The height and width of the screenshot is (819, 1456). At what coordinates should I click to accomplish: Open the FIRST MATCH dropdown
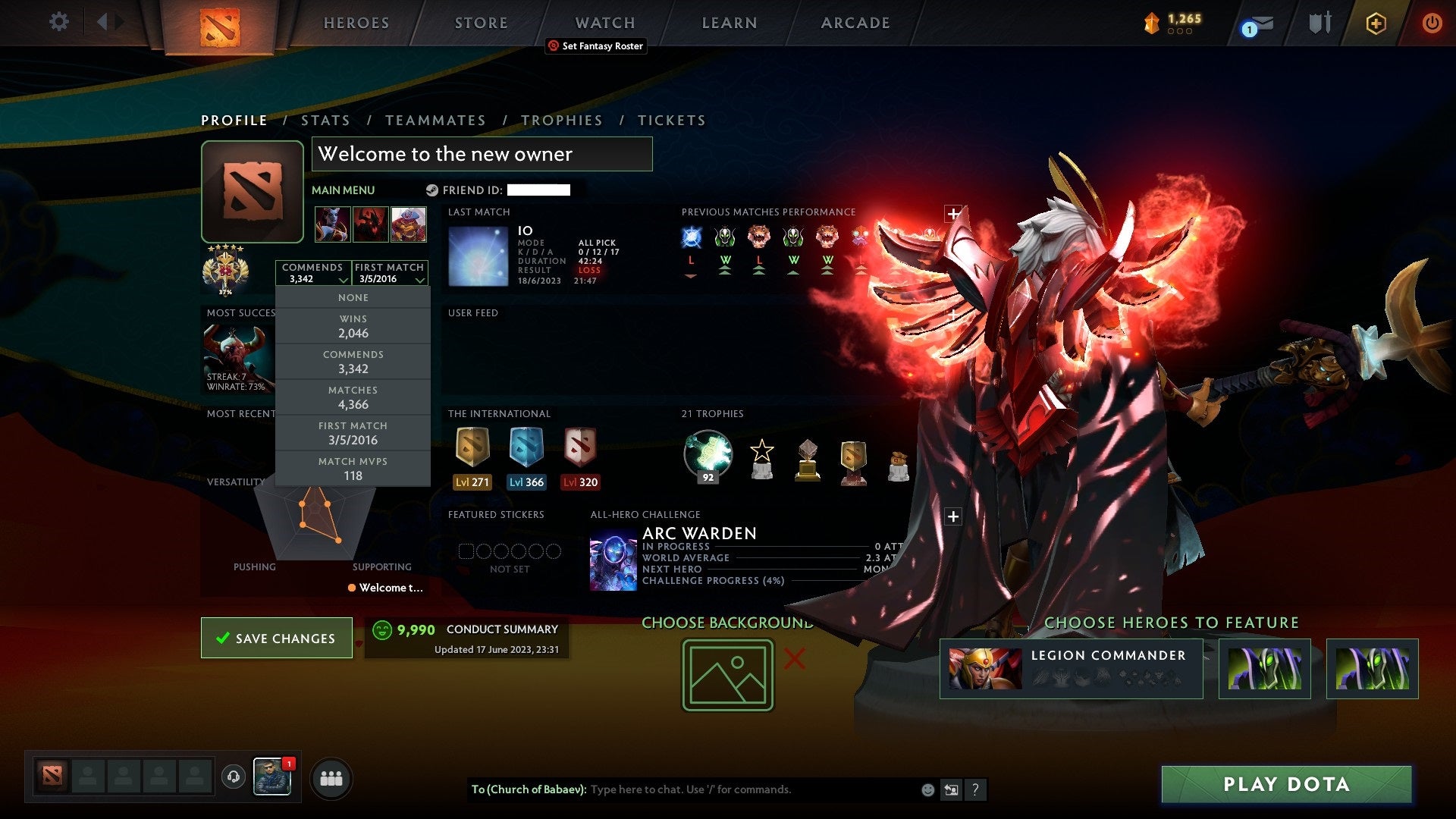click(389, 273)
